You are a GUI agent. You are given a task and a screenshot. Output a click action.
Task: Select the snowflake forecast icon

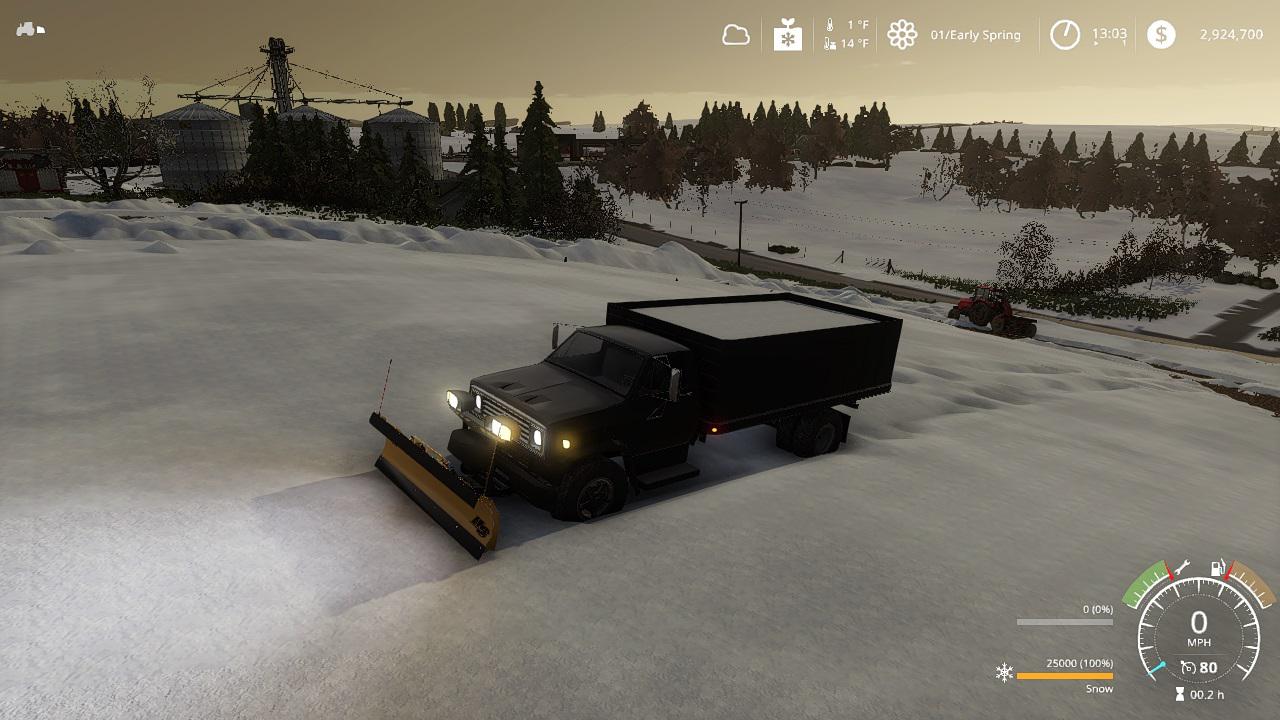pyautogui.click(x=788, y=35)
